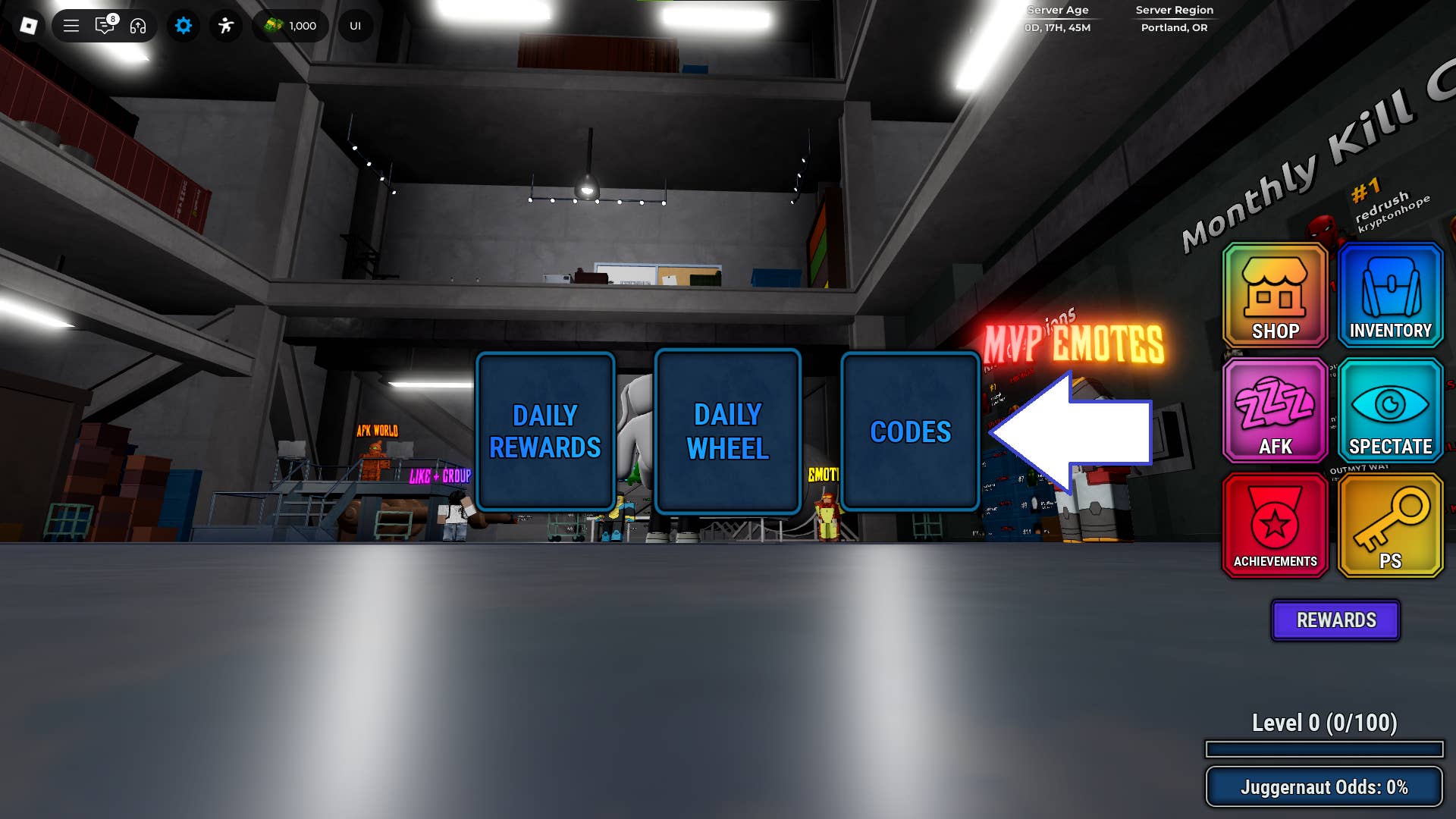Check your money balance of 1,000

click(x=290, y=25)
